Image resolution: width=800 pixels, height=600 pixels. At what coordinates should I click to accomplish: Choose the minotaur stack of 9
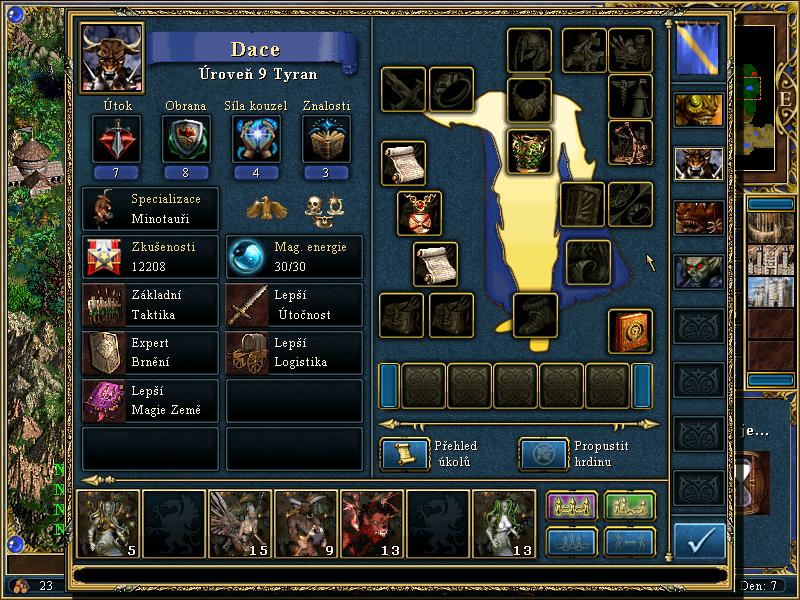(x=306, y=522)
